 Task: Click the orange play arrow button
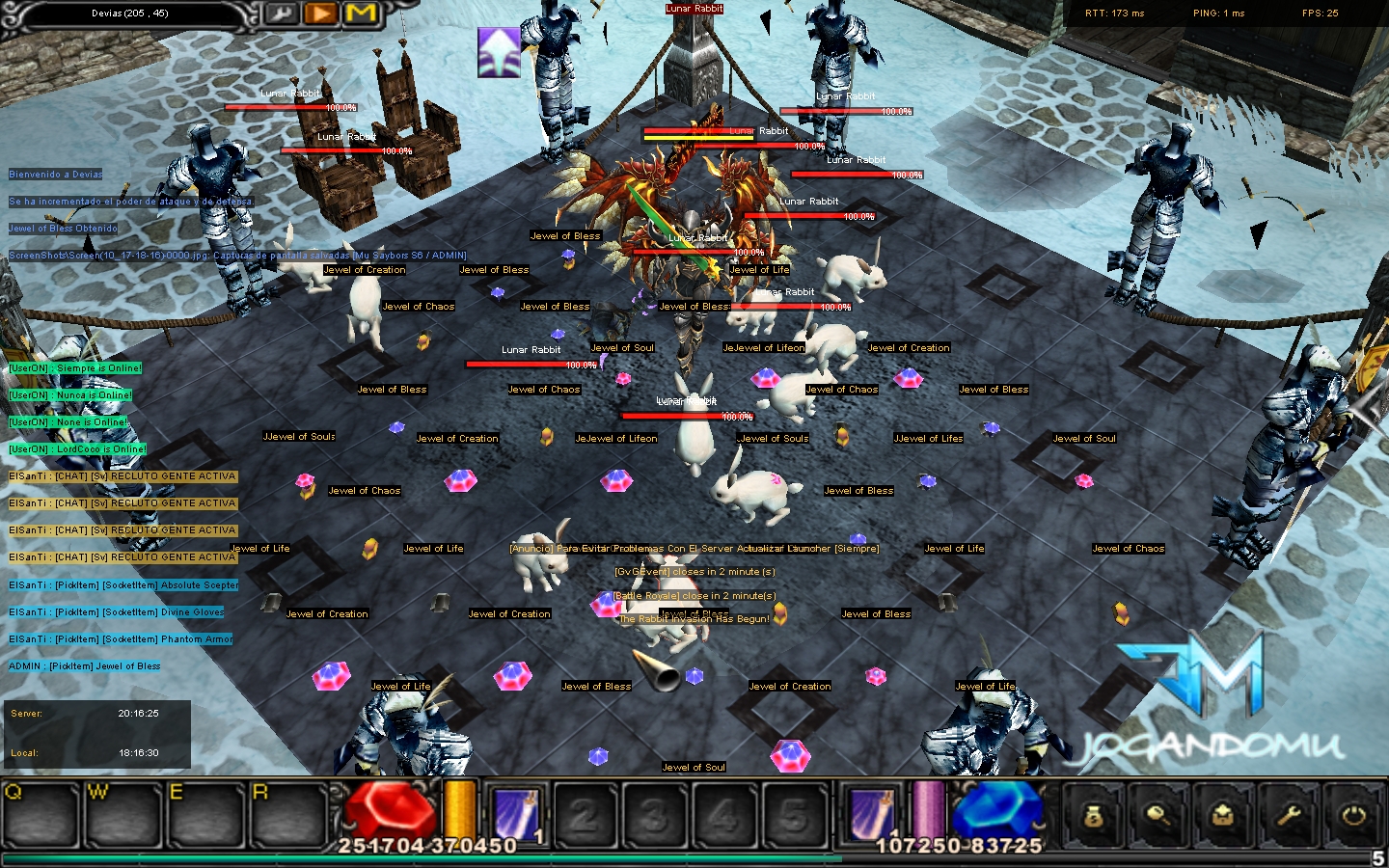click(321, 14)
